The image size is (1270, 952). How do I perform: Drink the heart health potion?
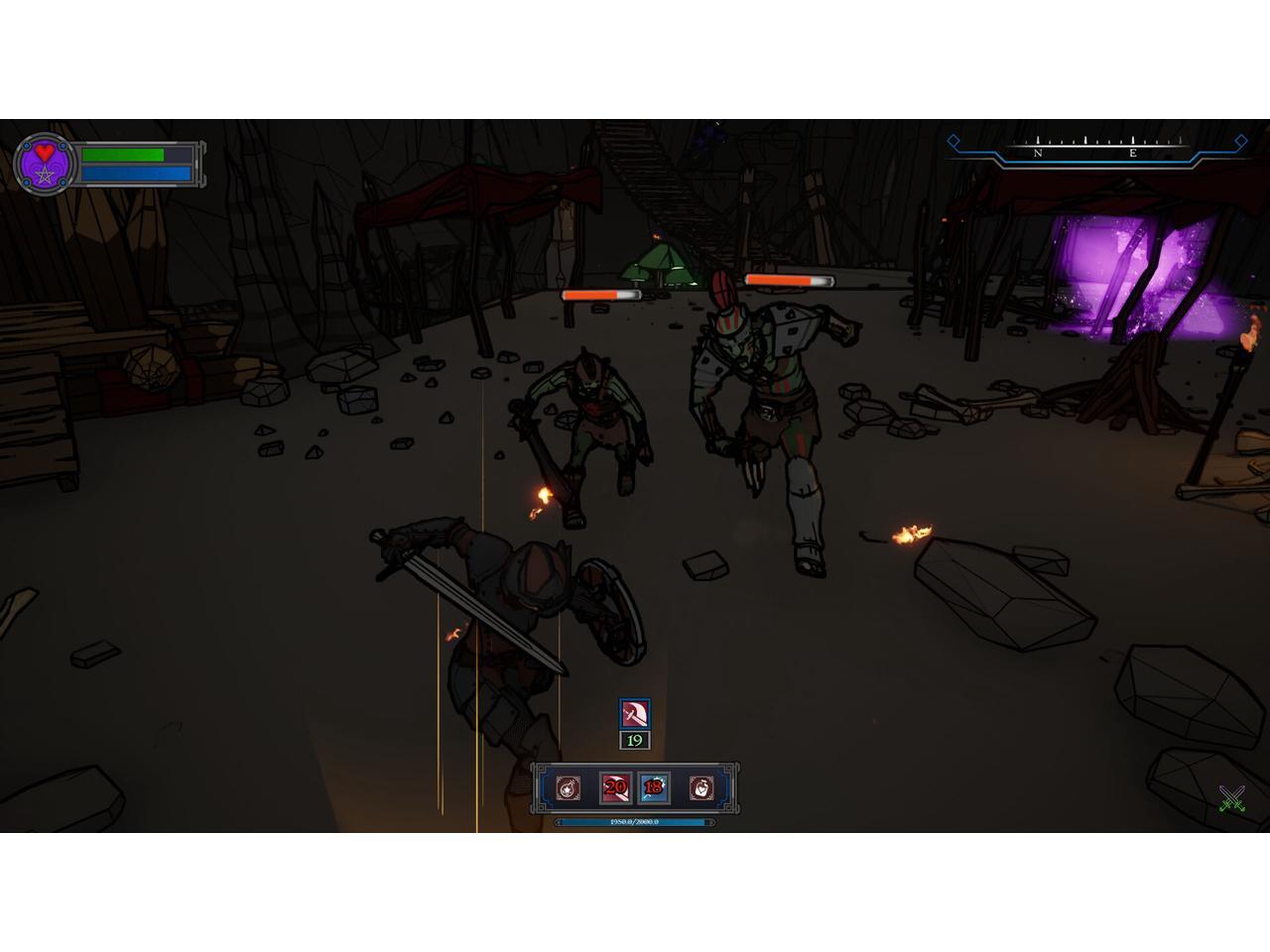[x=700, y=788]
